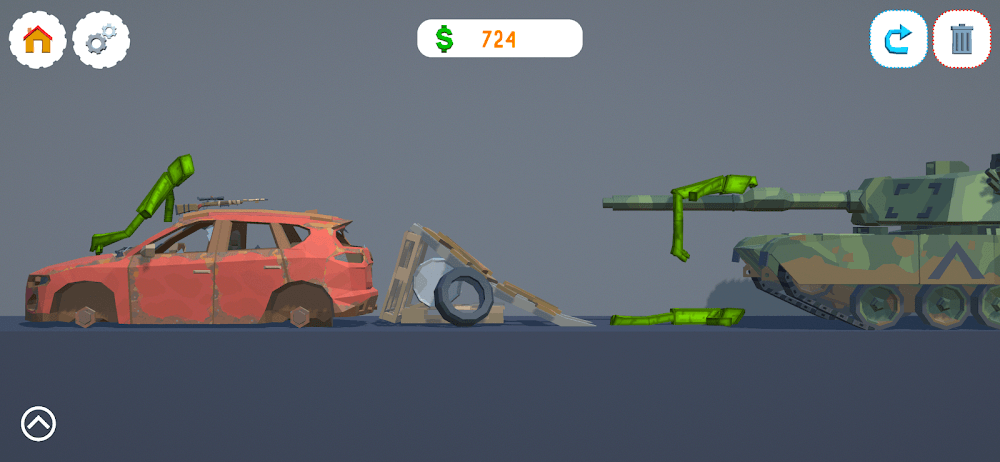This screenshot has width=1000, height=462.
Task: Go to the home screen
Action: click(x=38, y=40)
